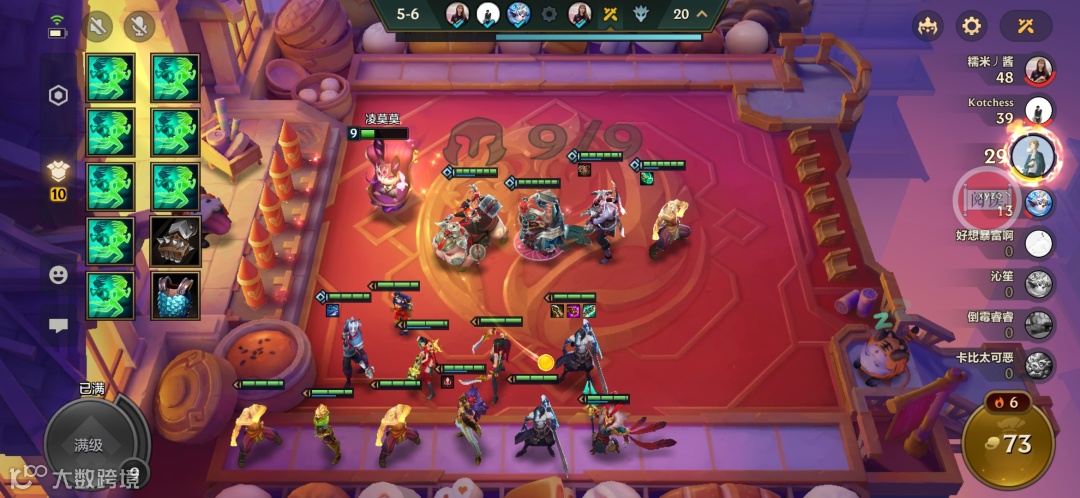Toggle the muted microphone icon
1080x498 pixels.
pyautogui.click(x=138, y=26)
